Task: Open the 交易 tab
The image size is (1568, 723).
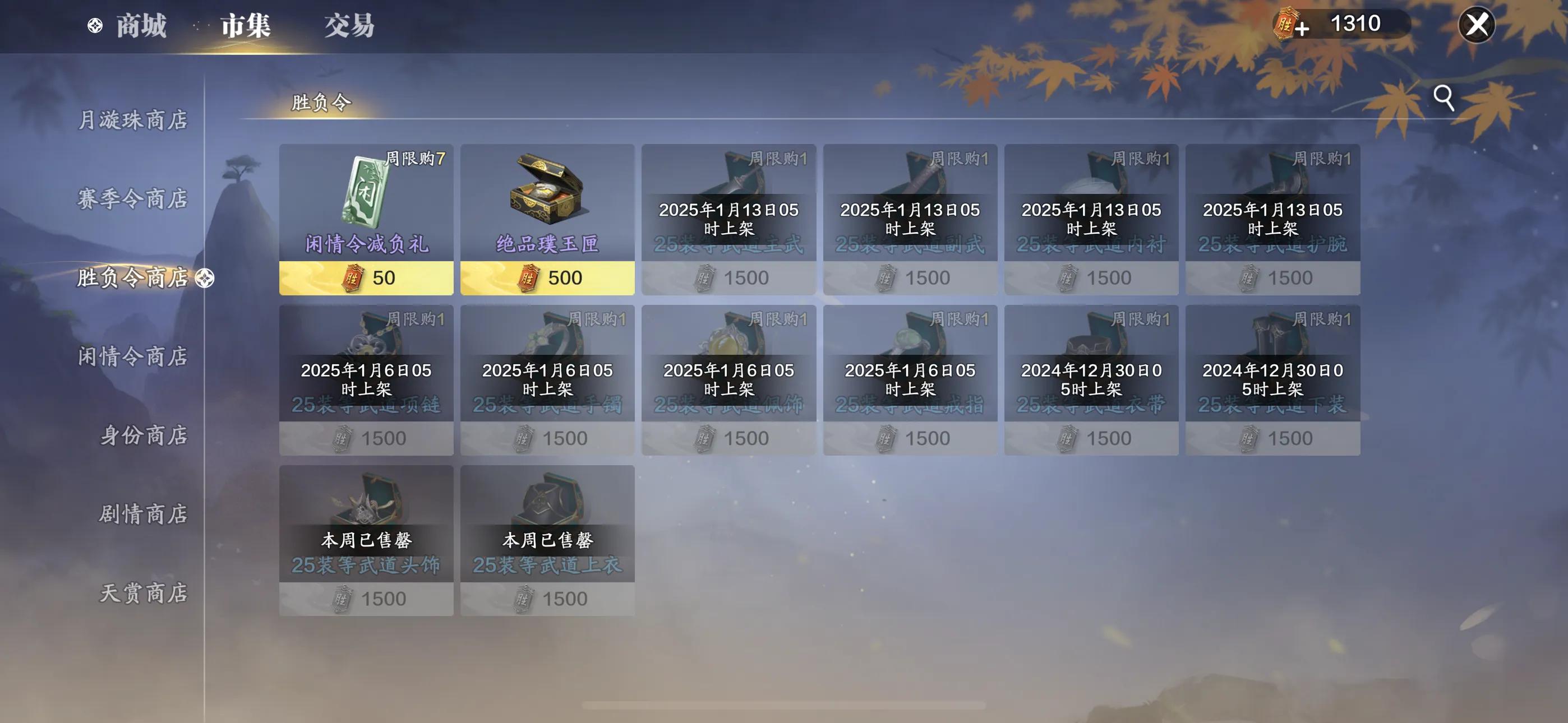Action: (x=349, y=26)
